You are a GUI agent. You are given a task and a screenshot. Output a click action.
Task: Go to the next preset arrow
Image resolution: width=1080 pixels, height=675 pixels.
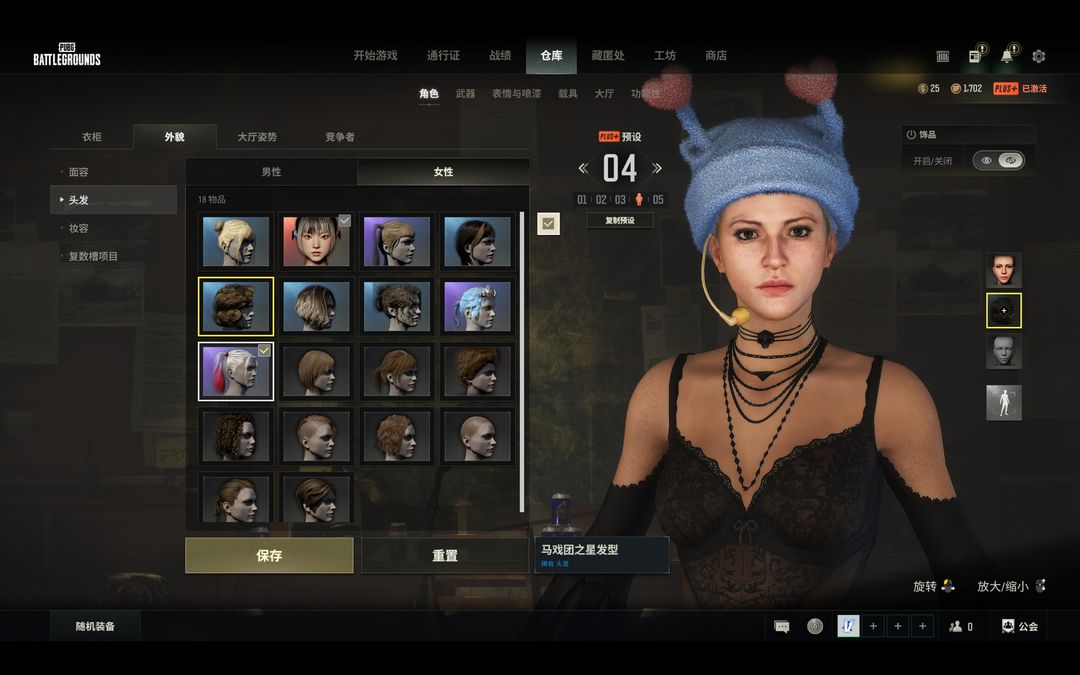[657, 168]
